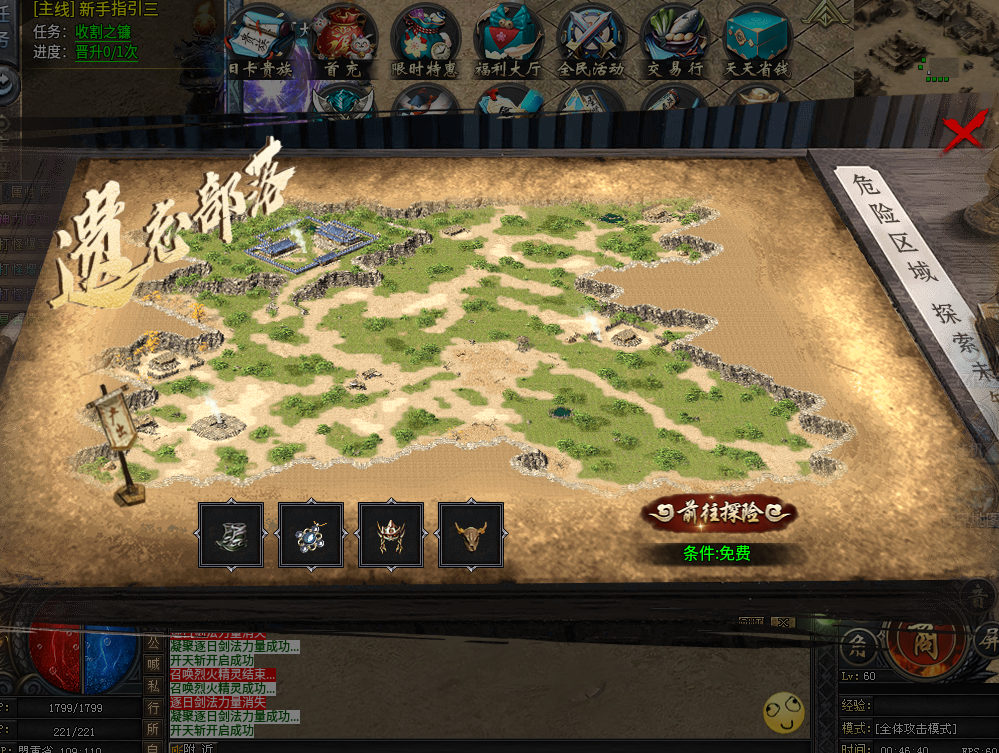This screenshot has width=999, height=753.
Task: Open the 首充 first recharge icon
Action: [x=343, y=40]
